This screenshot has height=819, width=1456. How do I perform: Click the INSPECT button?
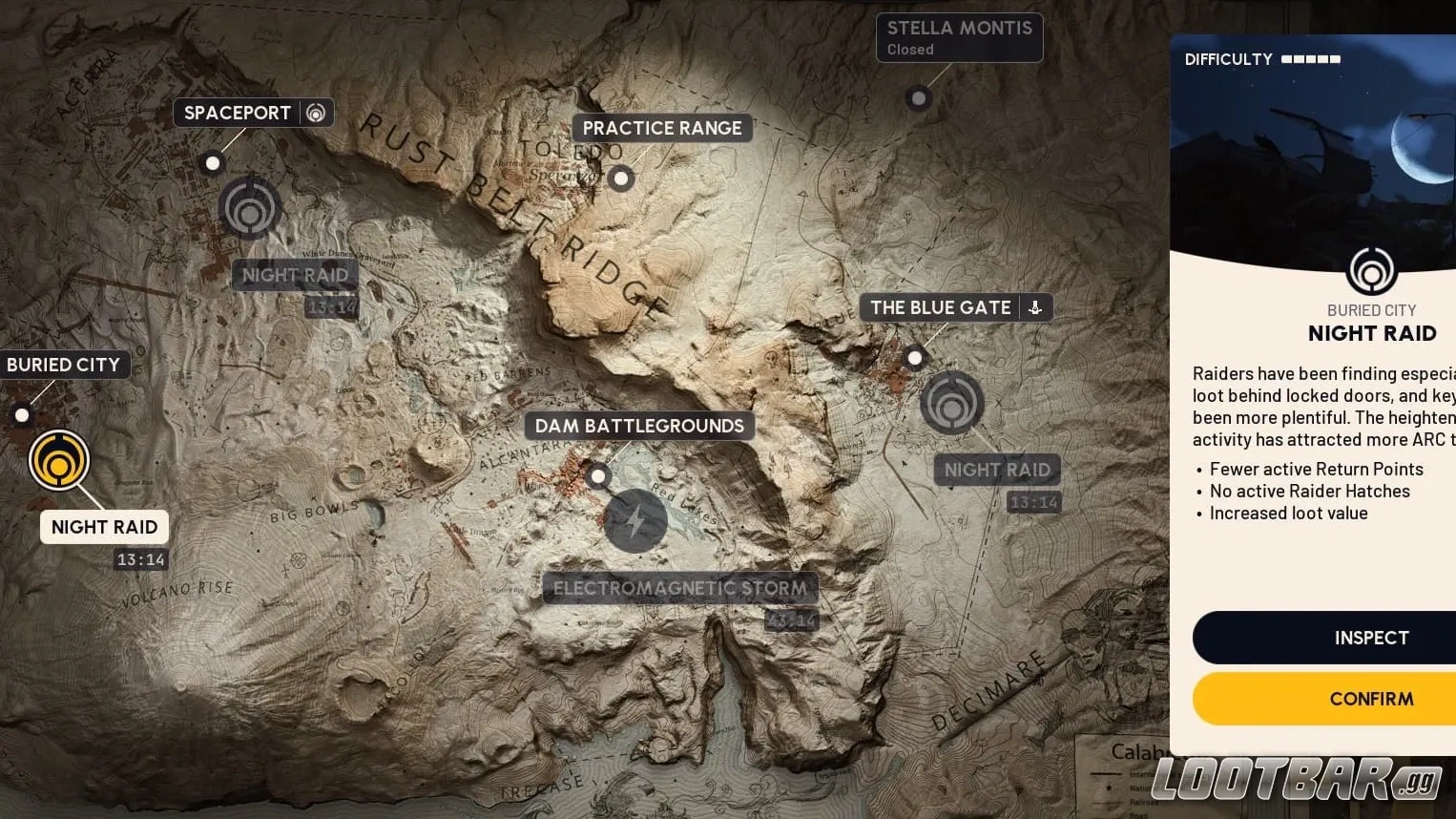coord(1371,638)
